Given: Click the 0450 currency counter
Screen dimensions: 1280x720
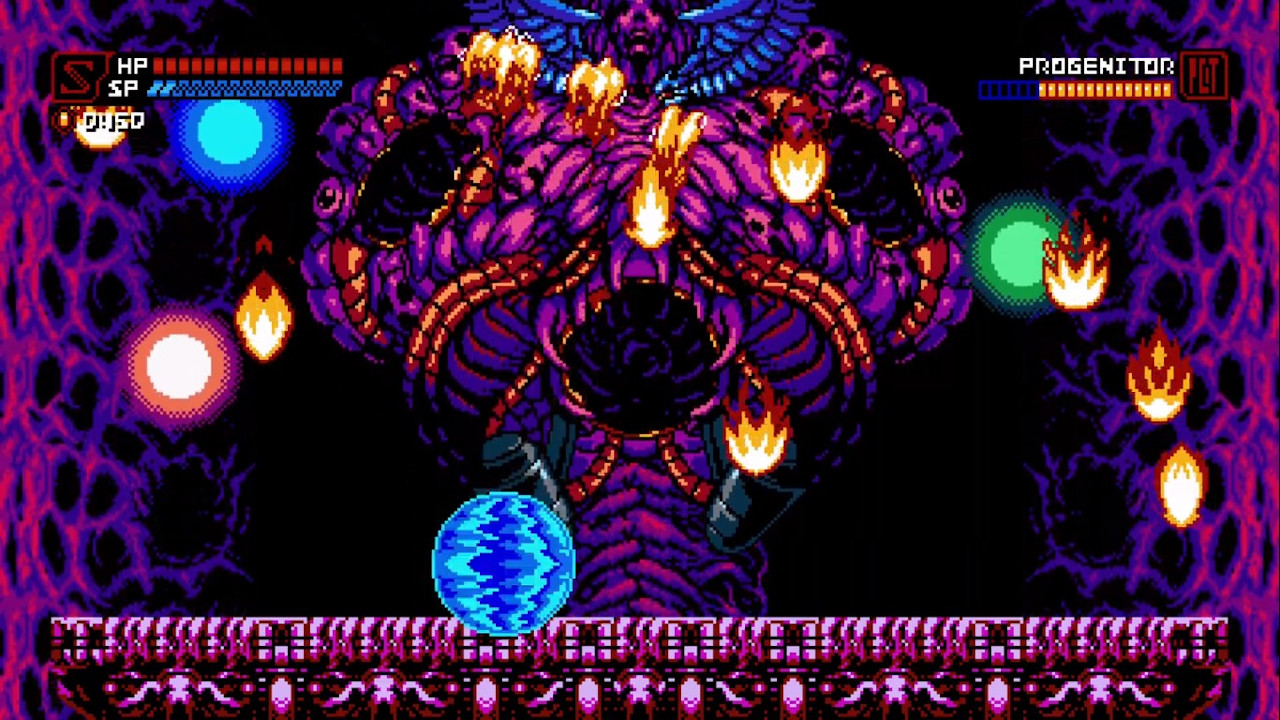Looking at the screenshot, I should click(114, 120).
